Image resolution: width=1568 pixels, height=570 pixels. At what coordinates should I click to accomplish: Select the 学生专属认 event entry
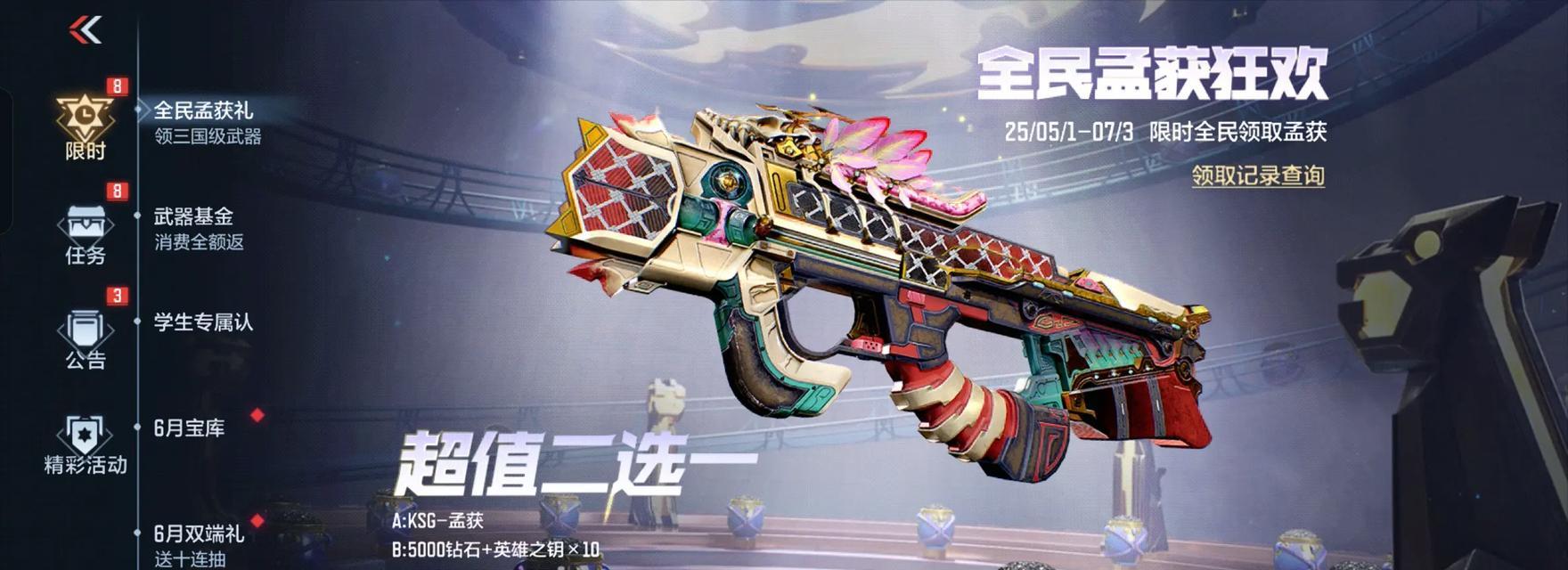pyautogui.click(x=203, y=322)
